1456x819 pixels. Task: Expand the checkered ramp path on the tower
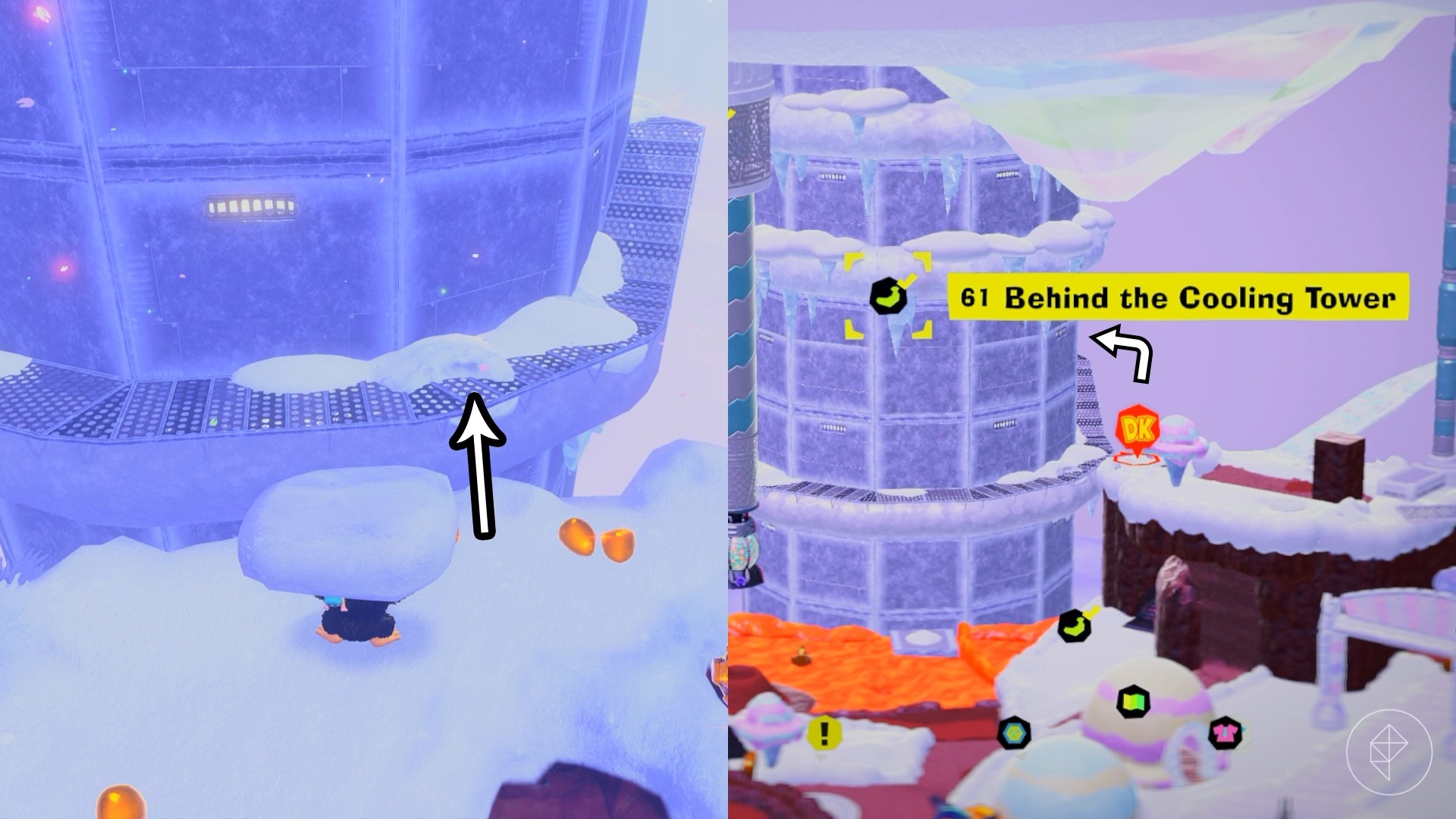click(652, 212)
